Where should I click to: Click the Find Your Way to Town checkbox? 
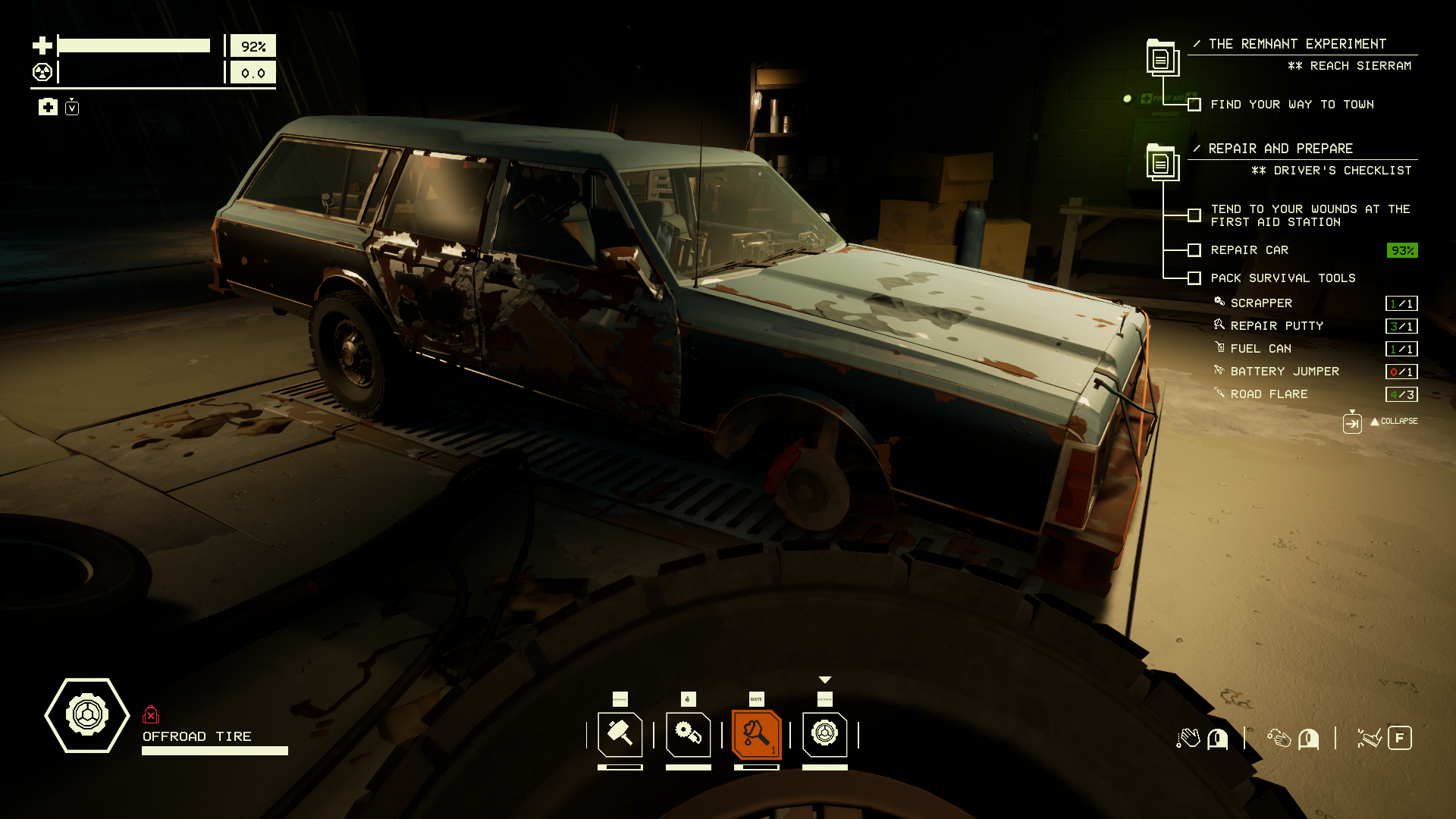pos(1194,105)
